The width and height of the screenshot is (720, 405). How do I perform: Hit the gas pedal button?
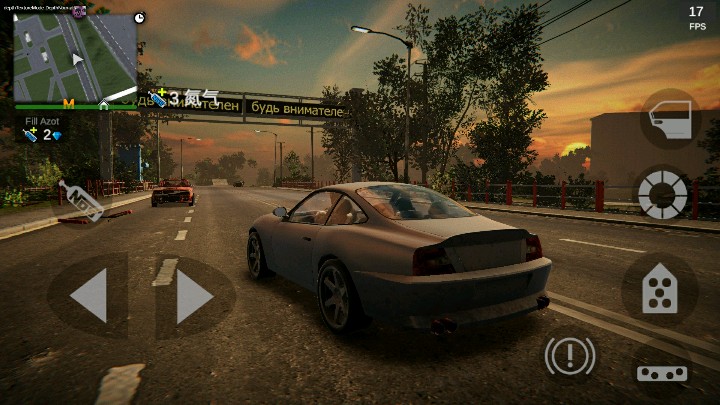pos(659,290)
